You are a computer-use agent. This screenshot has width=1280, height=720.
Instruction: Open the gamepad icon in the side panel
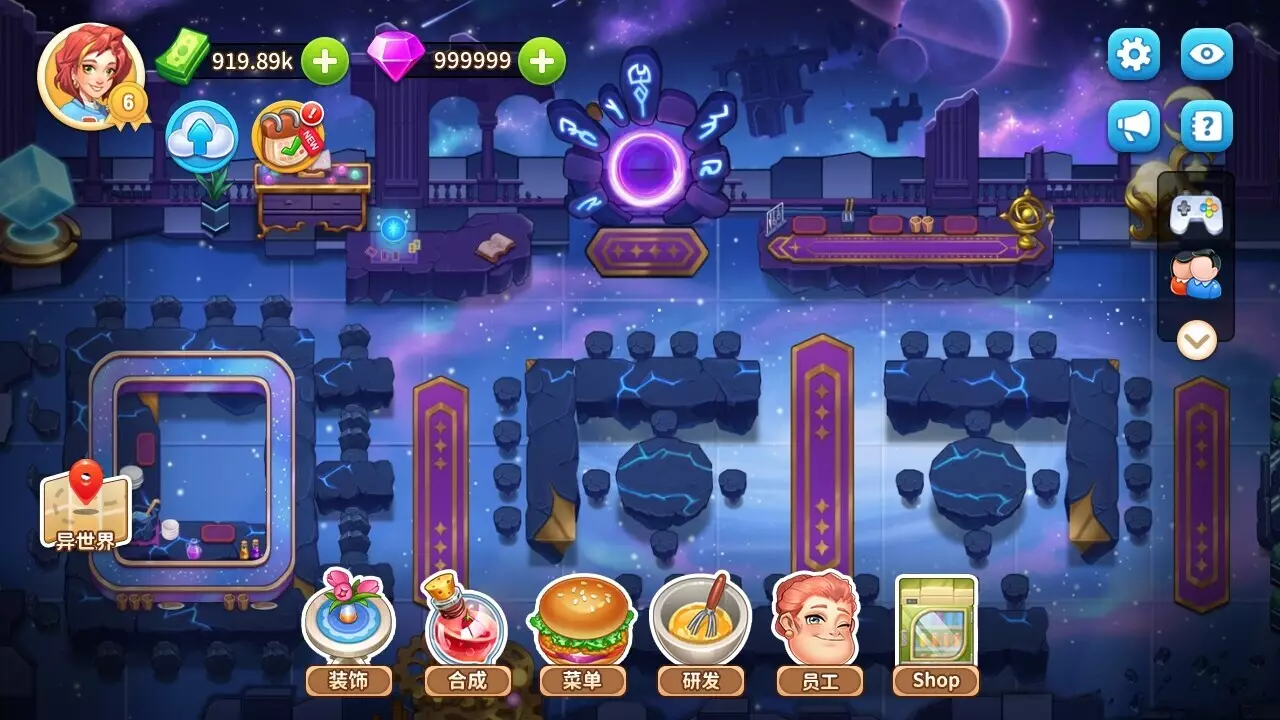[x=1196, y=213]
